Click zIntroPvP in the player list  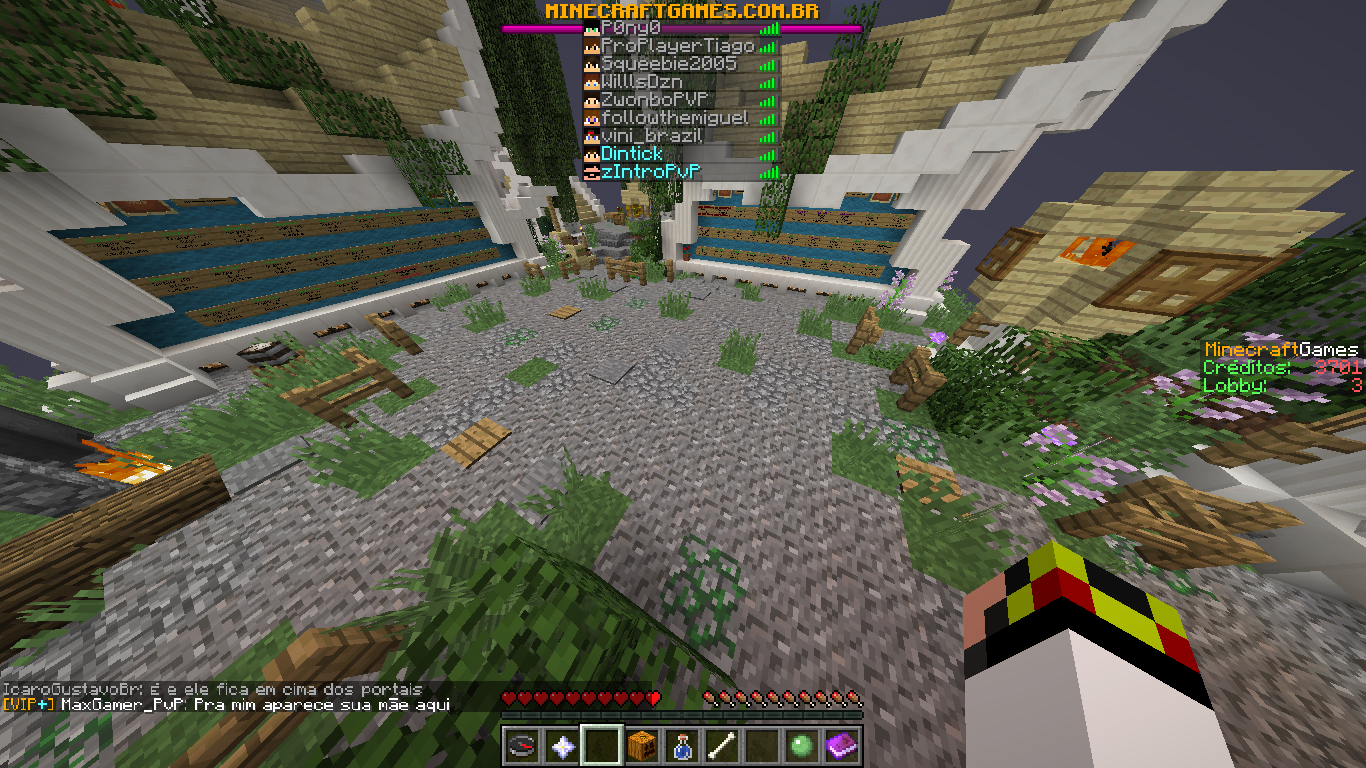pos(650,172)
